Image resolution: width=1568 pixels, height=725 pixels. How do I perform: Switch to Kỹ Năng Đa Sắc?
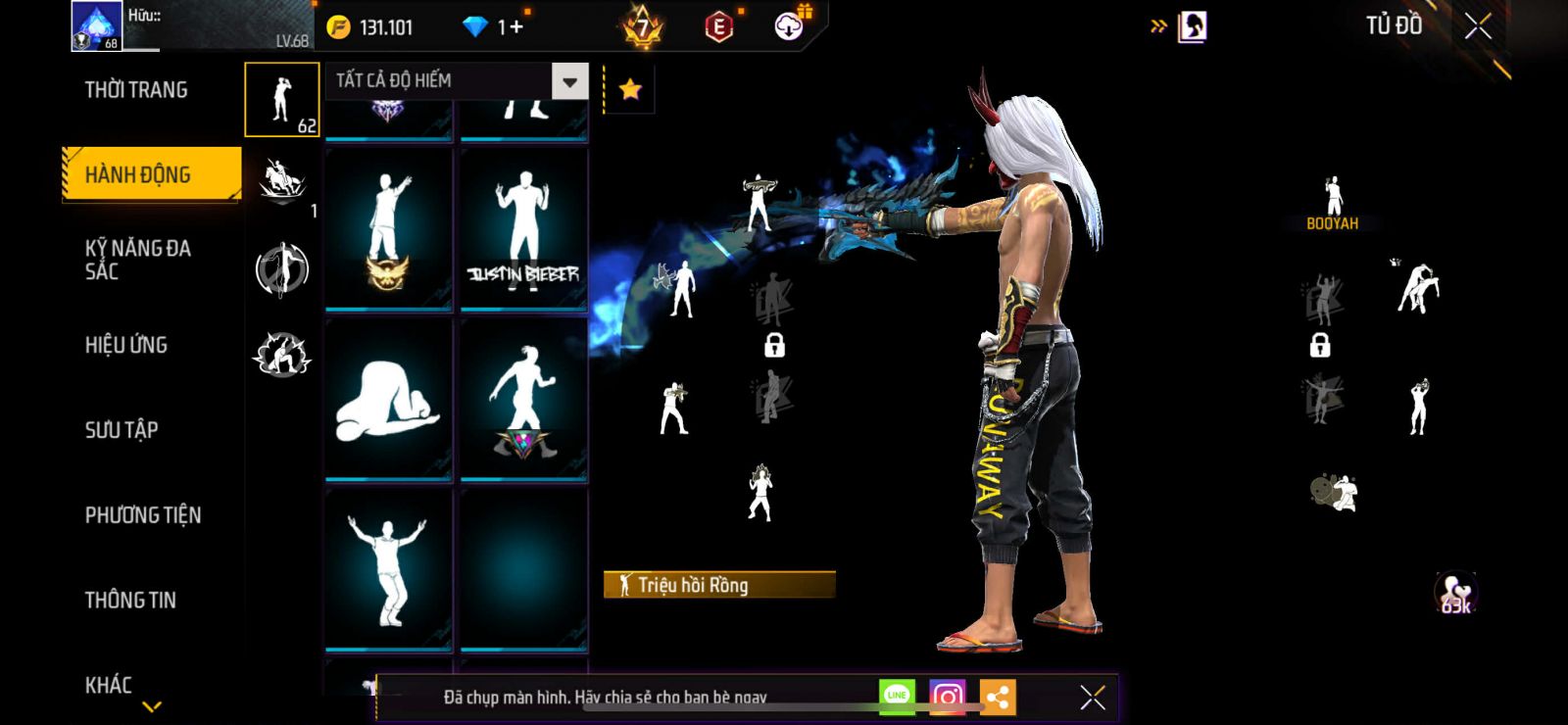[138, 260]
